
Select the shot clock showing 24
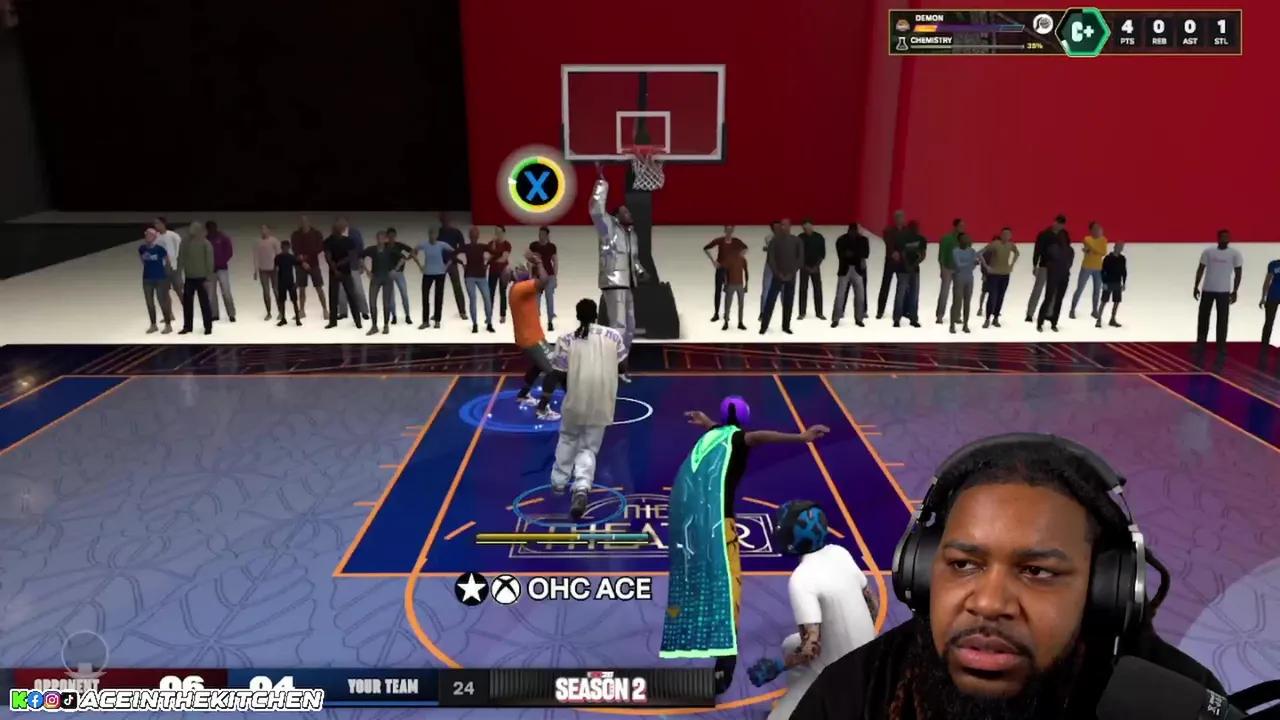tap(465, 688)
